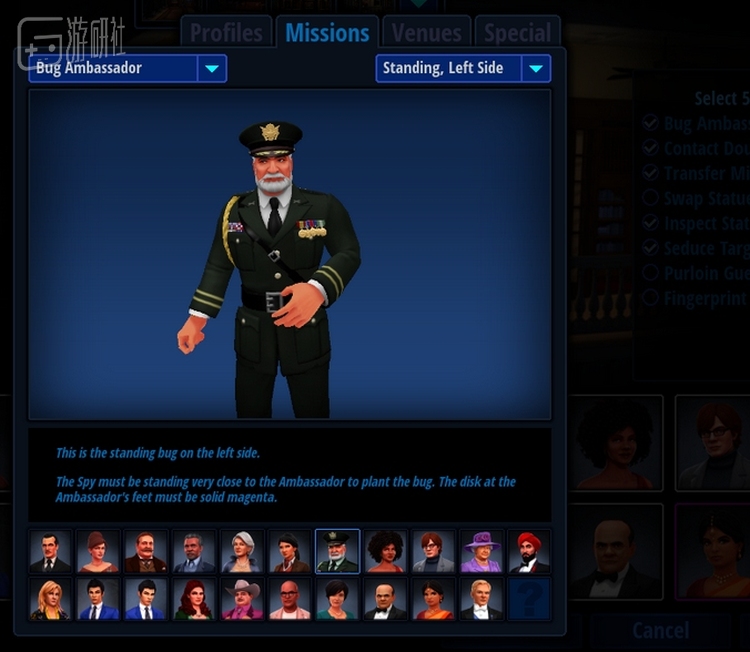Pick the bald man in pink suit portrait
This screenshot has height=652, width=750.
[290, 599]
